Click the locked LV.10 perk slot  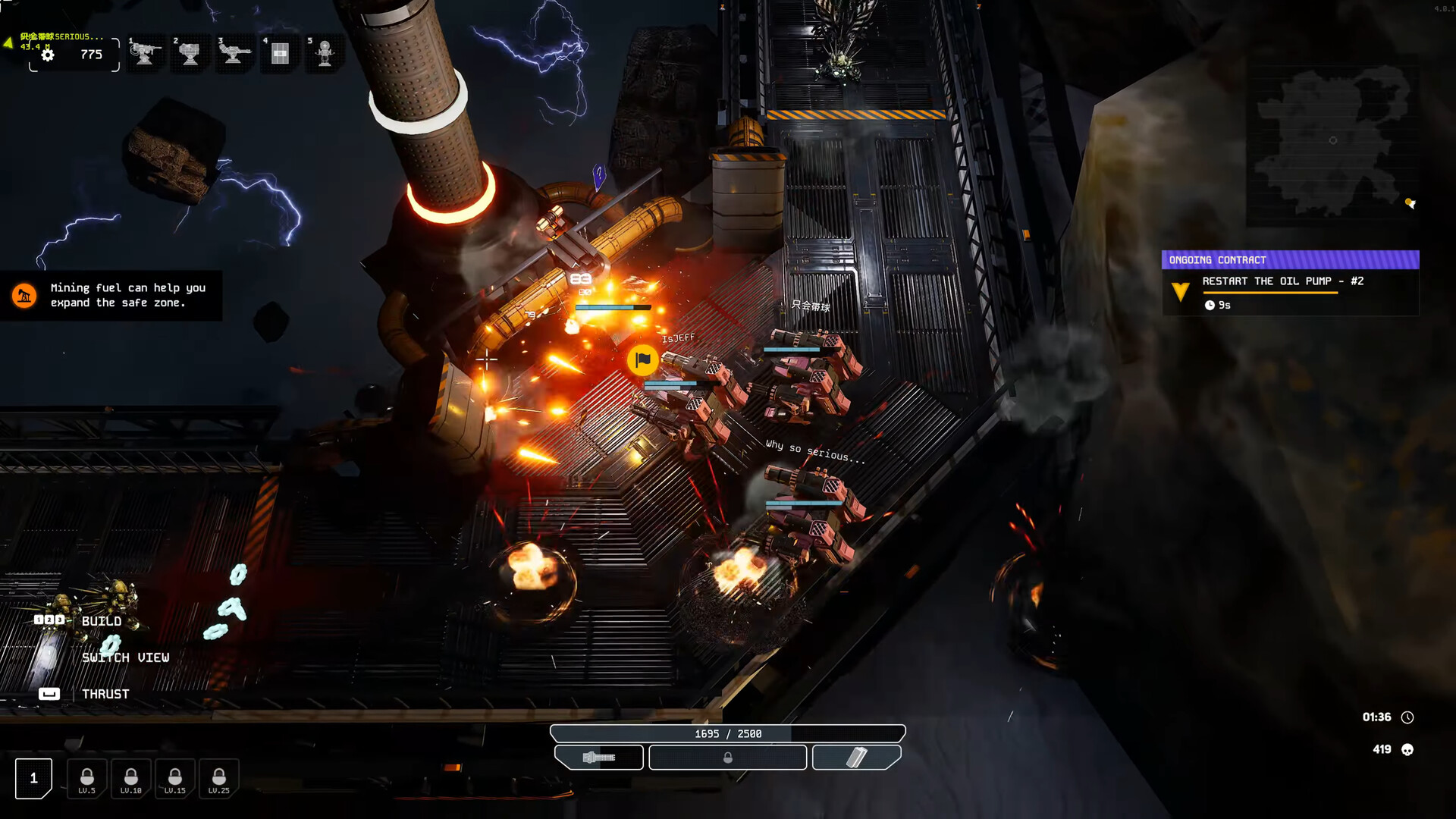click(x=131, y=779)
